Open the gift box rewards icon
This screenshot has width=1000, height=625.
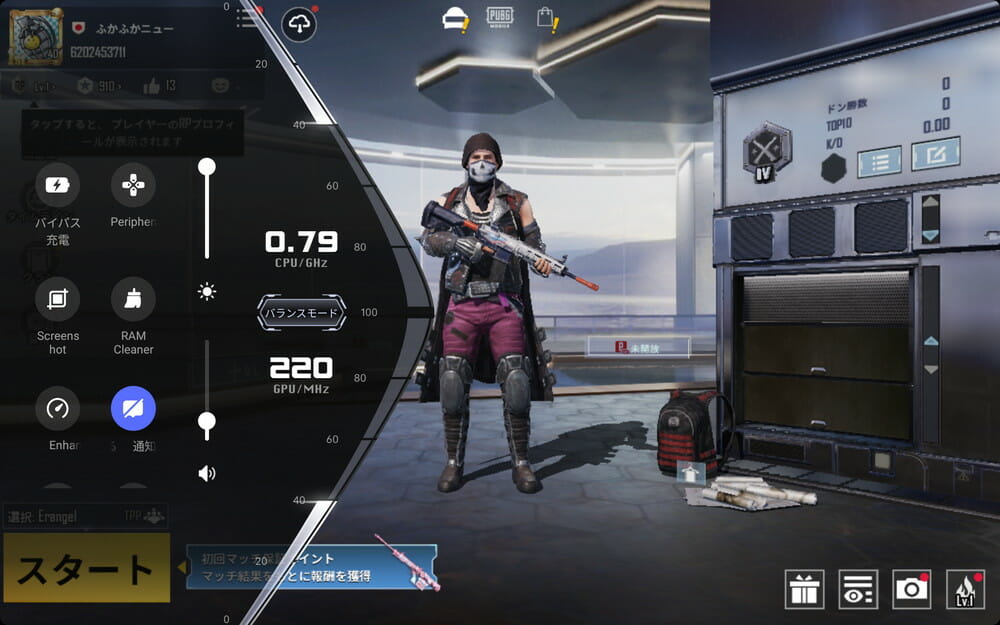(x=804, y=589)
